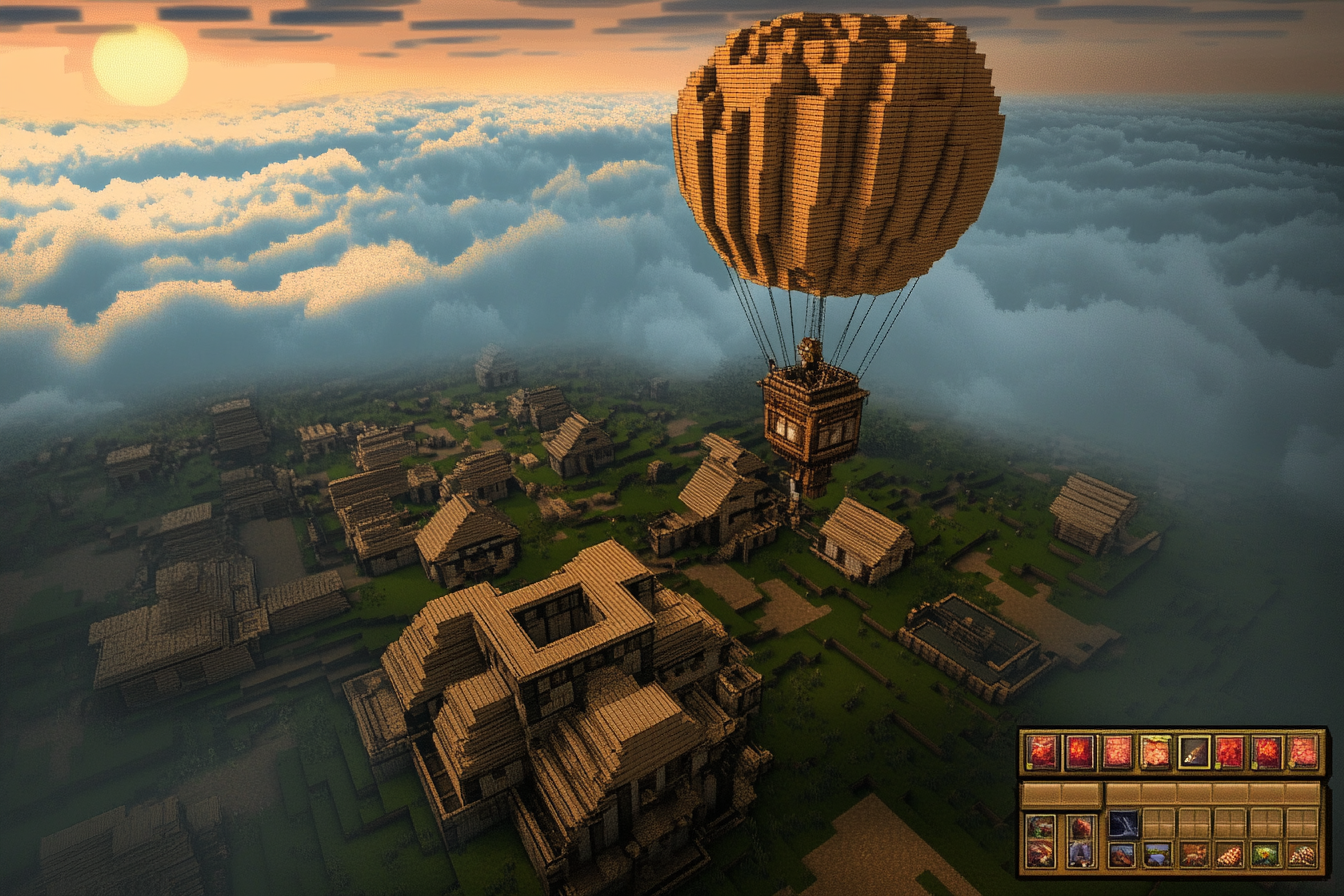
Task: Select the flowering sapling item in the inventory
Action: (x=1265, y=855)
